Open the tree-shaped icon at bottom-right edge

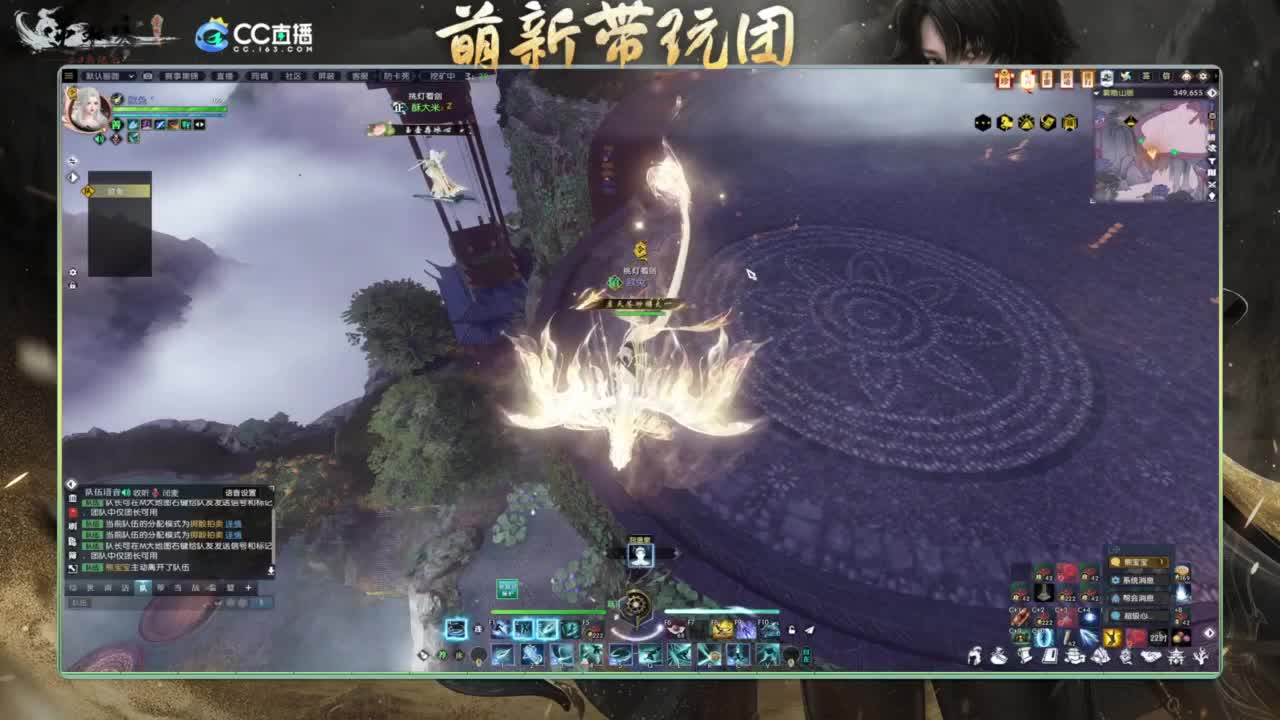[x=1199, y=656]
